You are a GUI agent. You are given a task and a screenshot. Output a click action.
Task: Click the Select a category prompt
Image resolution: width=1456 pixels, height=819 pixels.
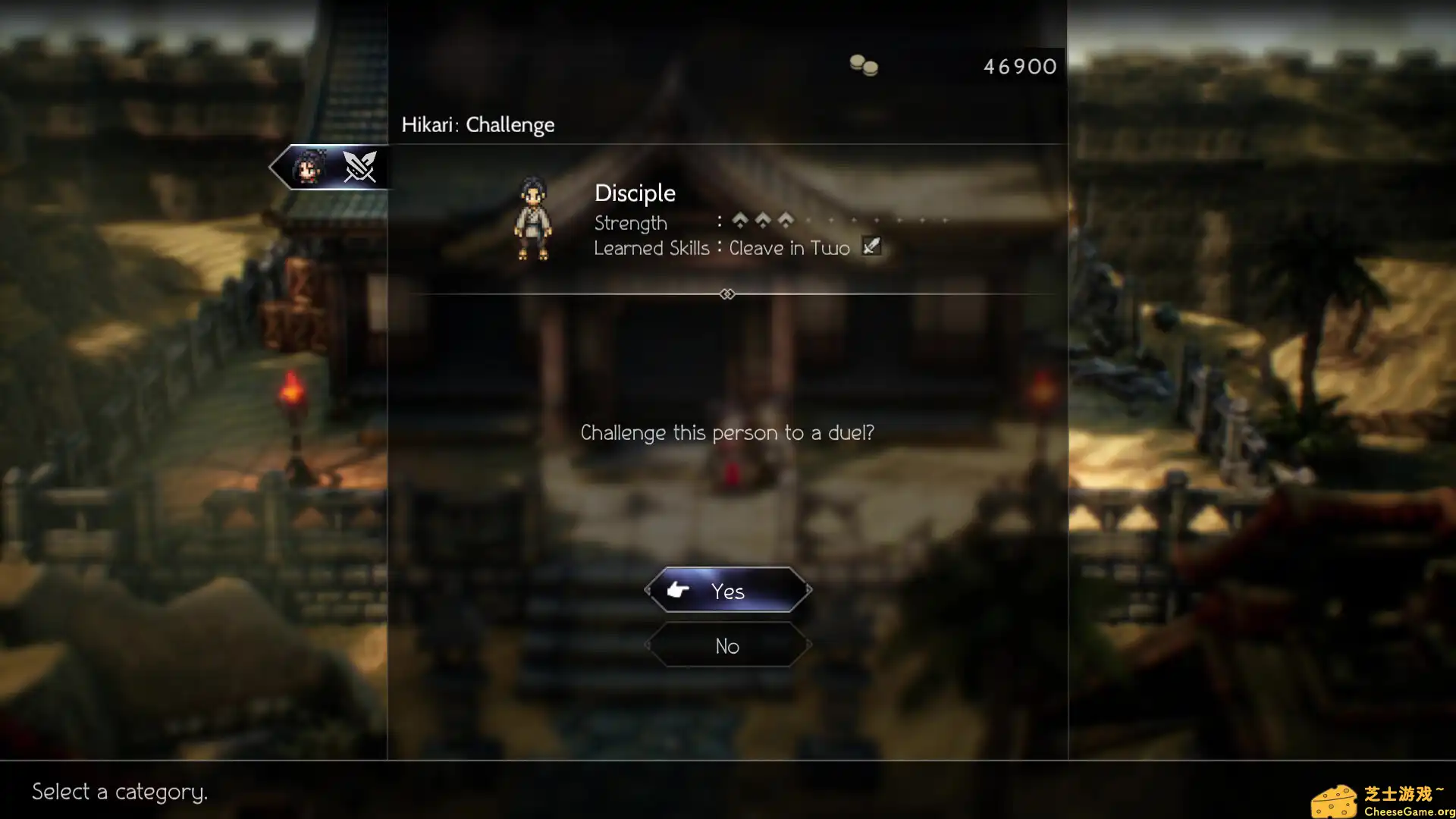[x=121, y=792]
